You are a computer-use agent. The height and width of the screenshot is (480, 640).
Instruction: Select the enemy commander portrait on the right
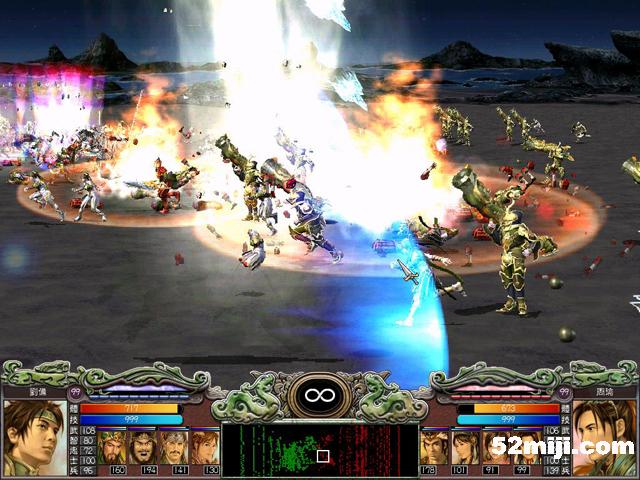tap(605, 436)
